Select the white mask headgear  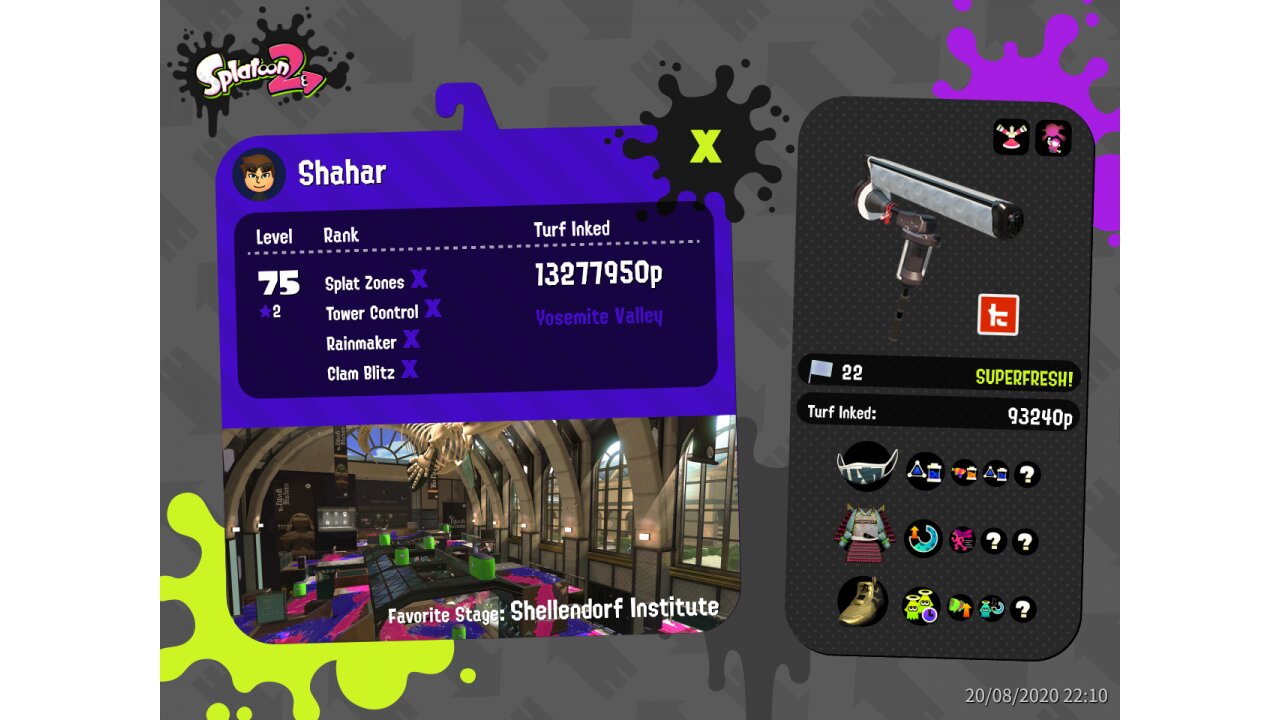coord(866,467)
